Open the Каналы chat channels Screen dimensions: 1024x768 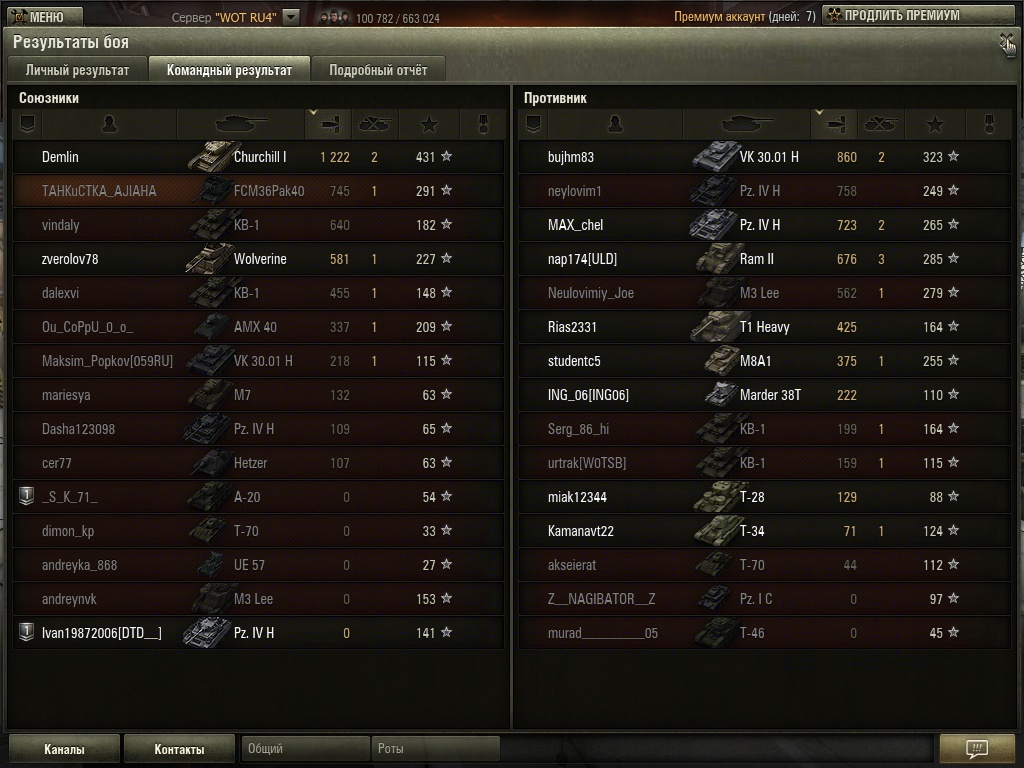(x=64, y=749)
